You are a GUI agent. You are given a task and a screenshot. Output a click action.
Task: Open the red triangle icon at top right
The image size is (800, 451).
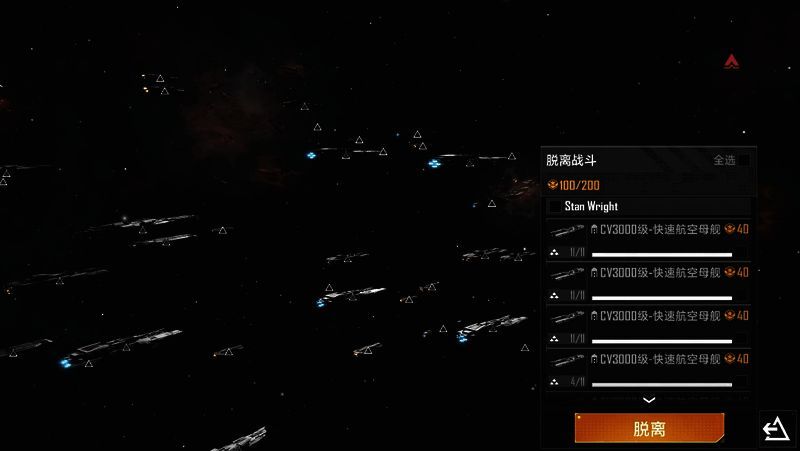733,62
